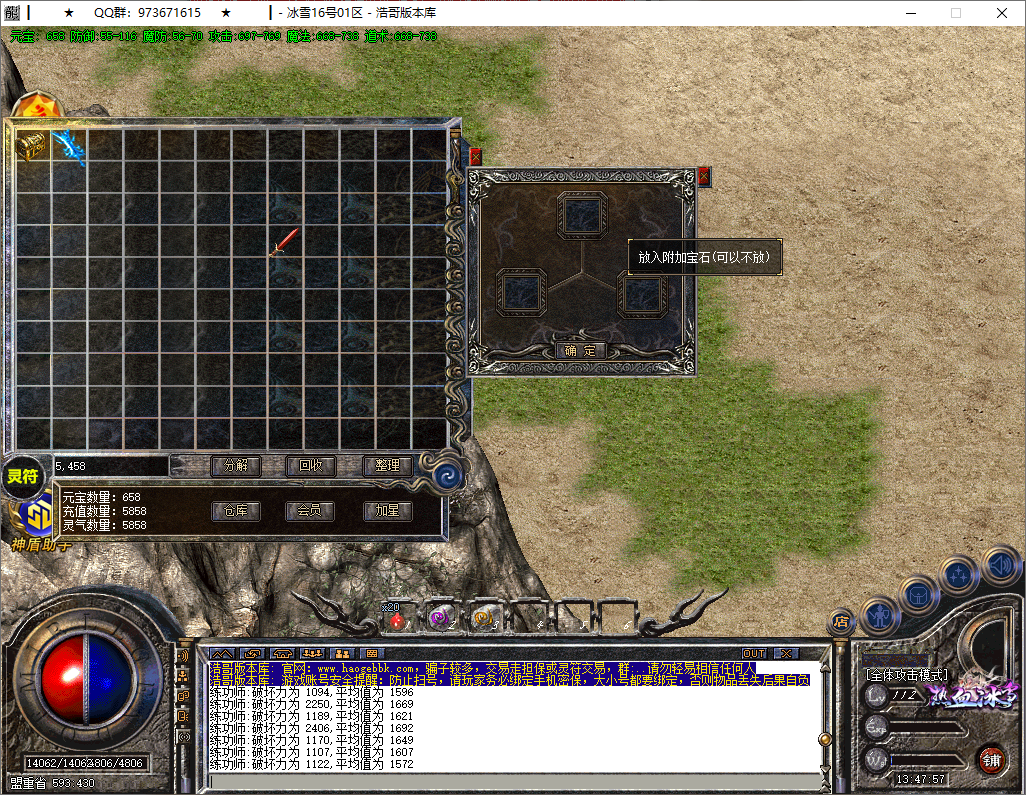Click the 回收 (recycle) button

click(310, 465)
